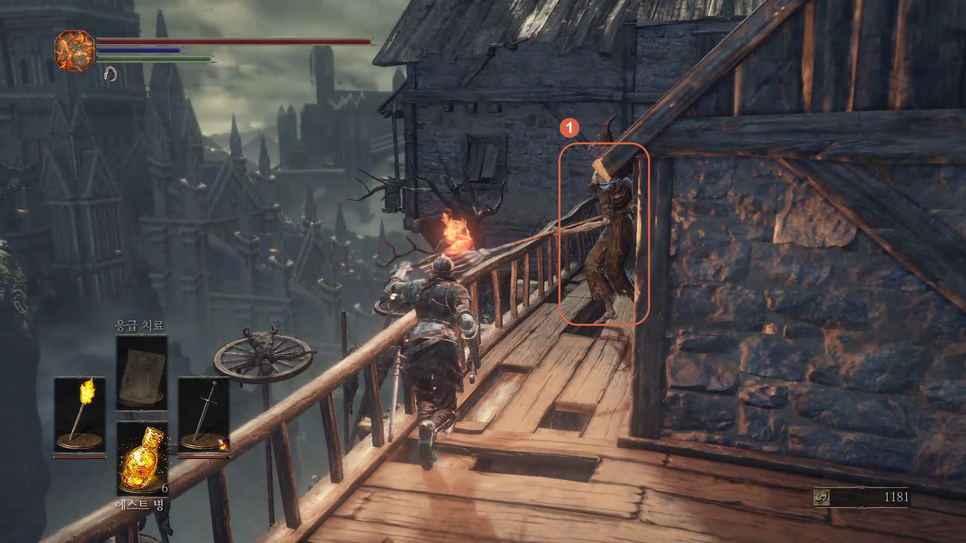Choose the sword right-hand weapon slot

(203, 414)
